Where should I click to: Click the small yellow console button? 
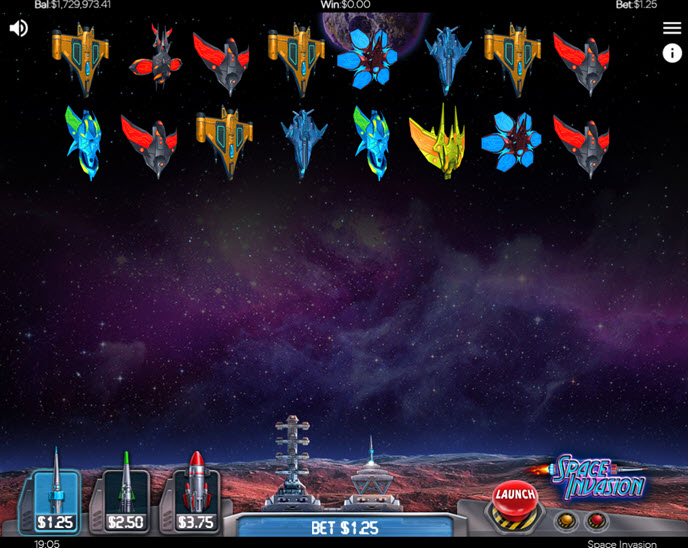click(567, 520)
